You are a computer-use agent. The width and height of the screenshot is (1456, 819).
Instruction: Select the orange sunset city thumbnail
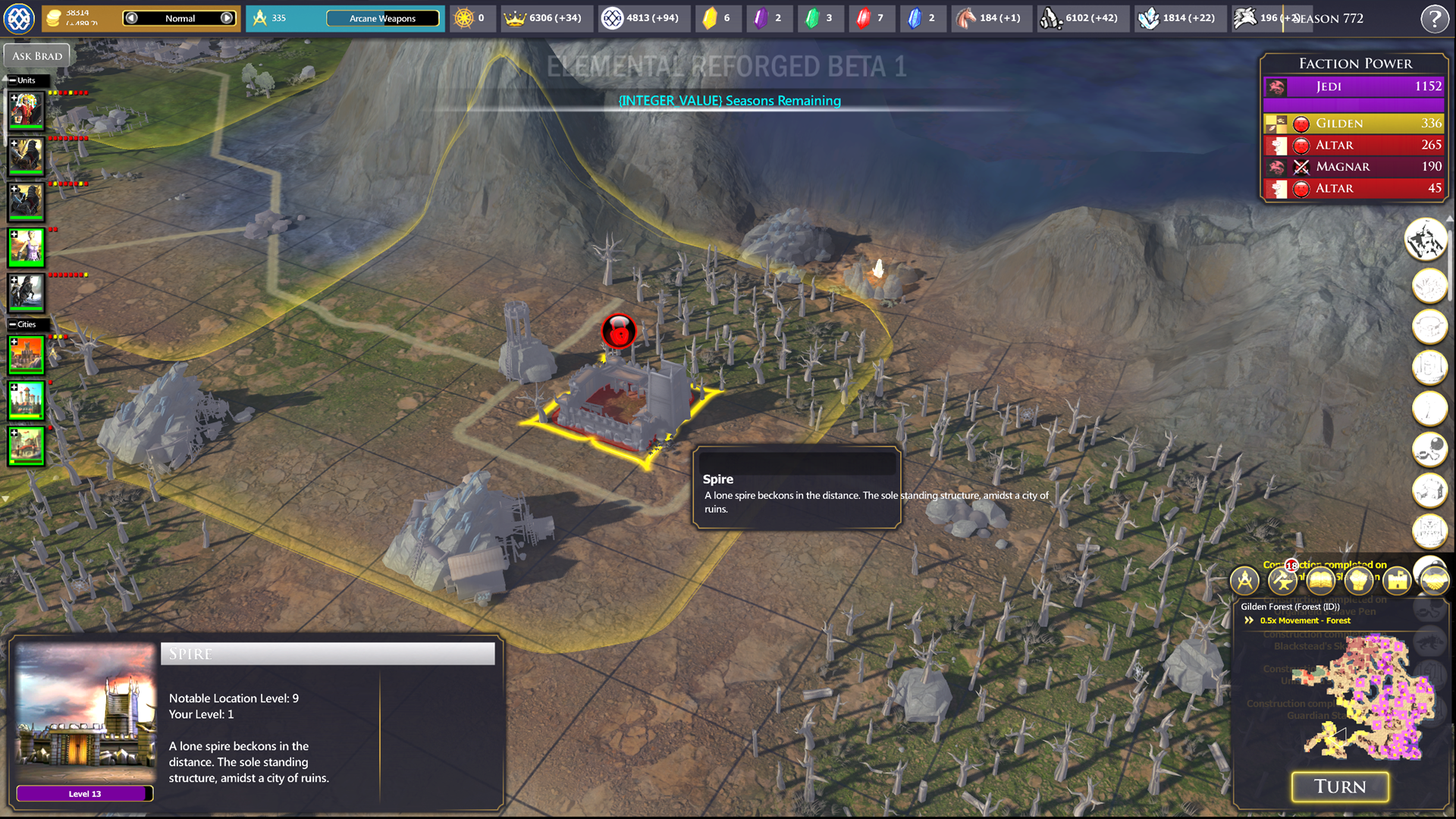pos(27,355)
